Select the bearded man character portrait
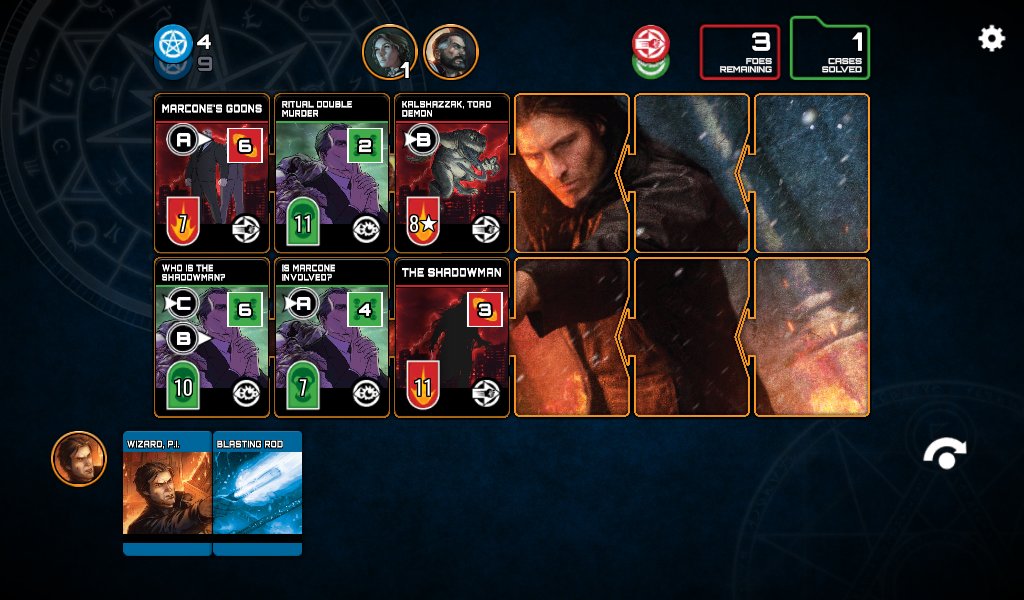The height and width of the screenshot is (600, 1024). click(451, 52)
